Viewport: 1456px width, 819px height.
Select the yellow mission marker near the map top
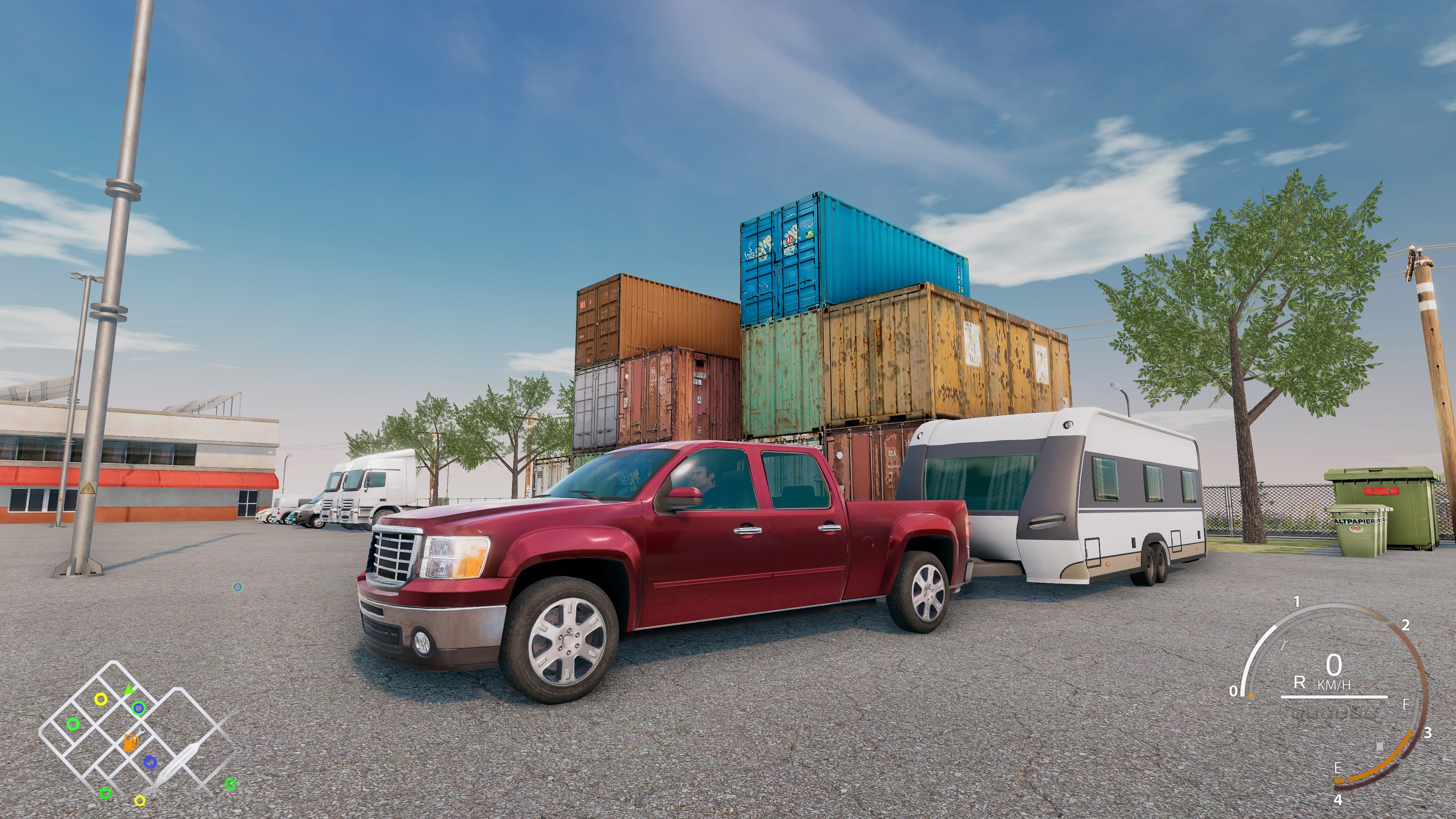pyautogui.click(x=101, y=700)
